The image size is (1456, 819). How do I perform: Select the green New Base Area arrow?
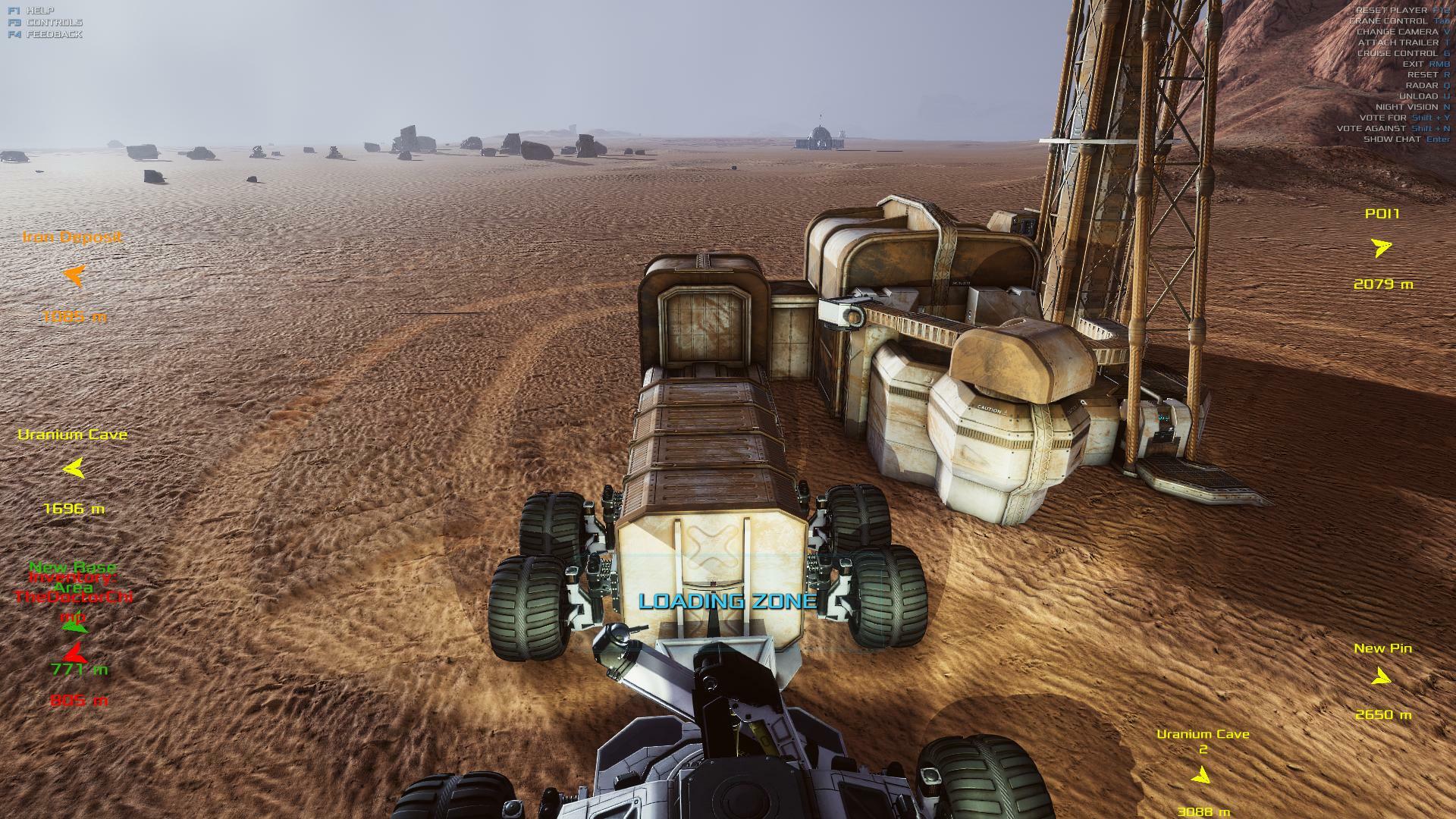pos(74,626)
